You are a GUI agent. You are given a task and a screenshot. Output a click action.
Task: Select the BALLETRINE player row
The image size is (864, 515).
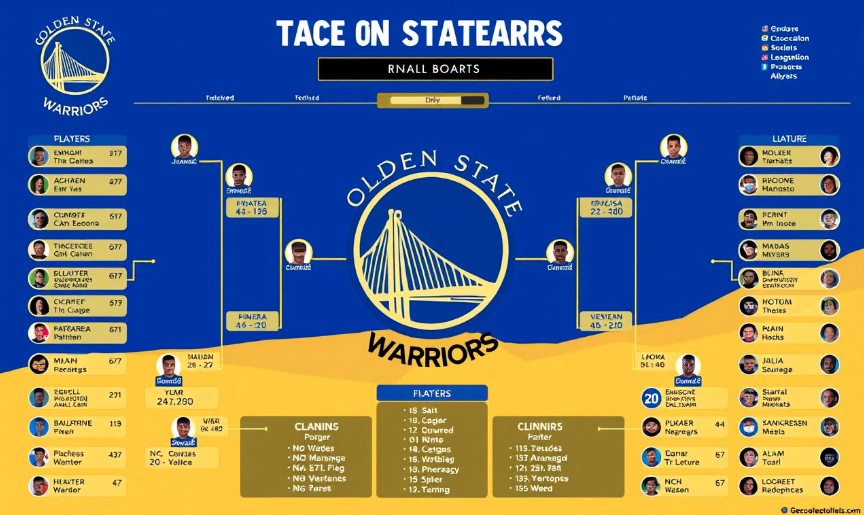77,428
